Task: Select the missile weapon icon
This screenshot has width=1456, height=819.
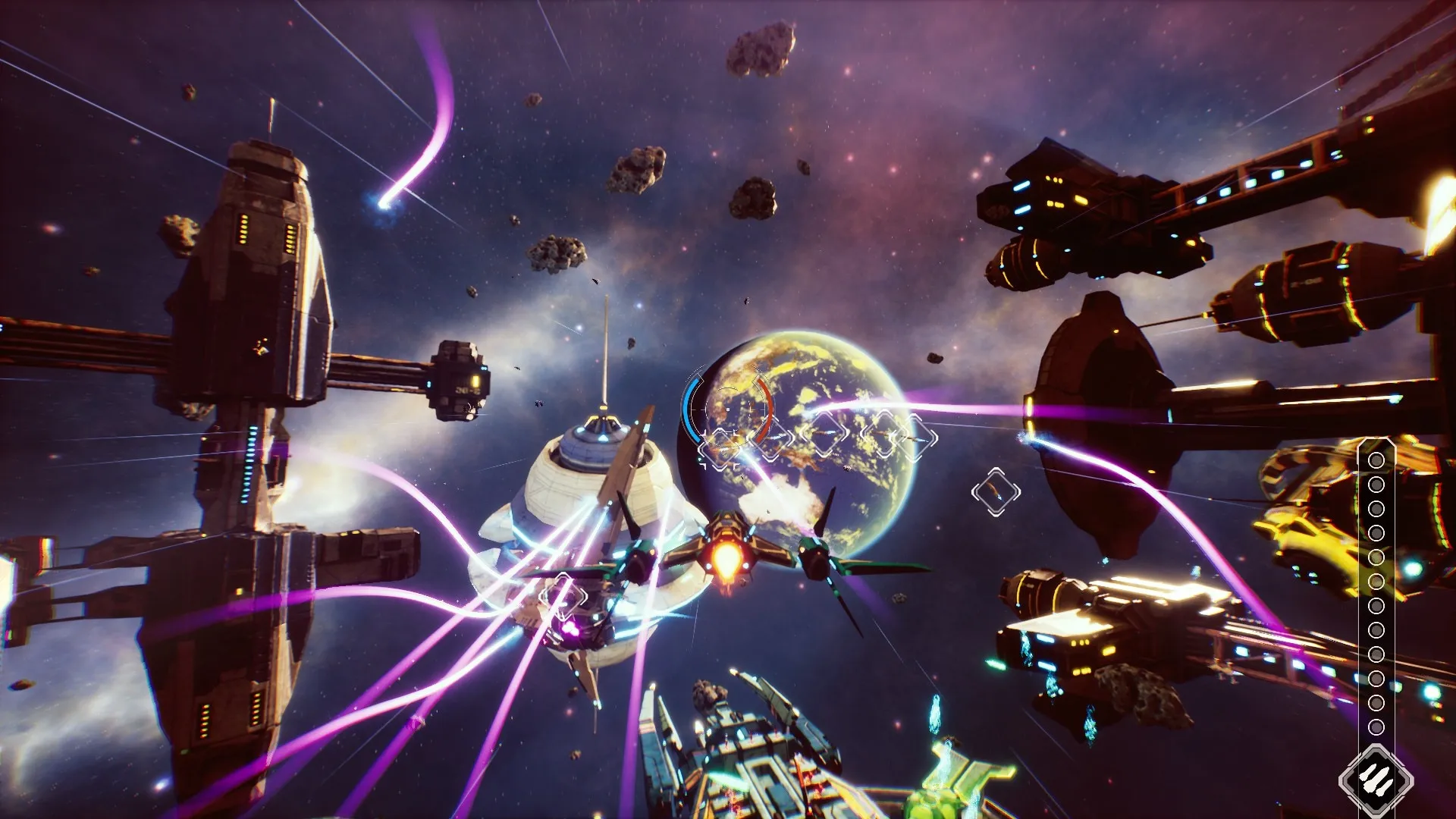Action: tap(1376, 780)
